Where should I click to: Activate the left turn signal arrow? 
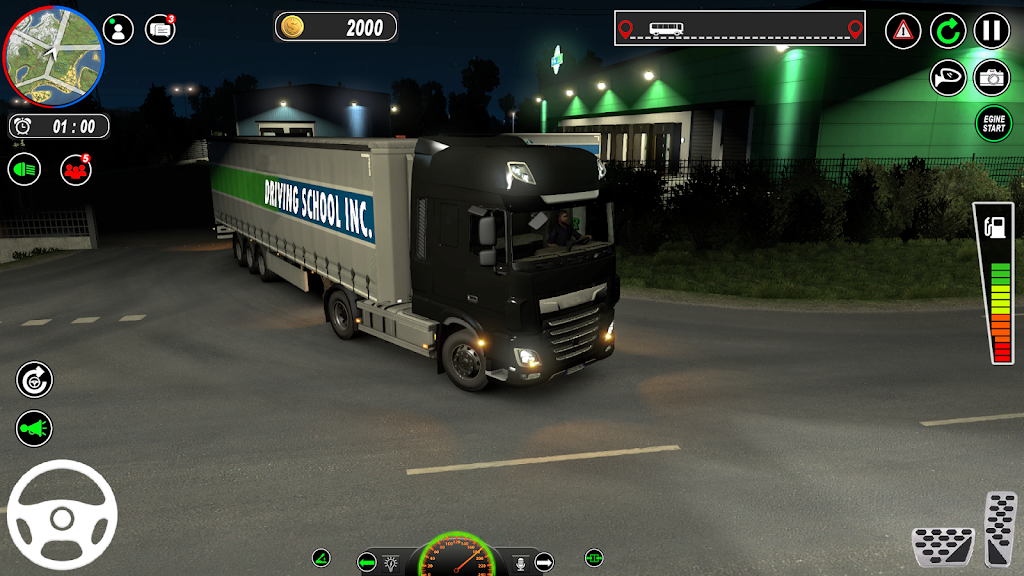pos(367,562)
